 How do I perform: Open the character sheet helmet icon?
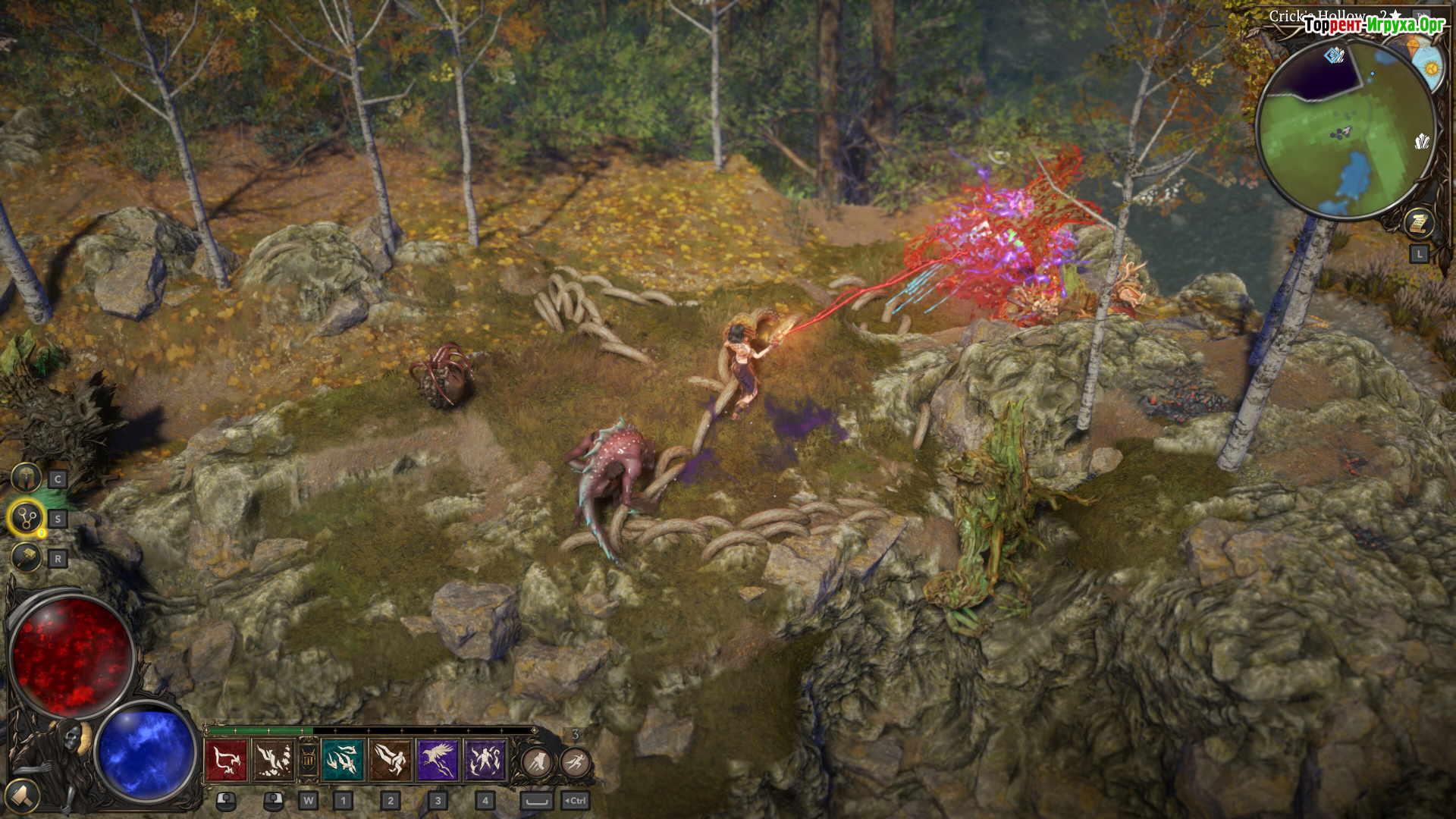click(27, 479)
